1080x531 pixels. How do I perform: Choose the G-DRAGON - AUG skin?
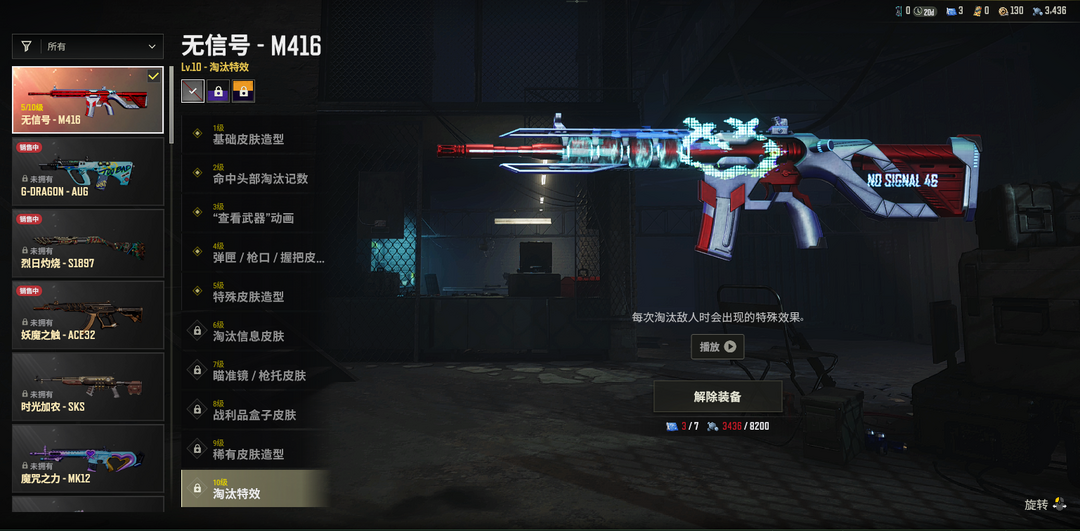[x=88, y=171]
